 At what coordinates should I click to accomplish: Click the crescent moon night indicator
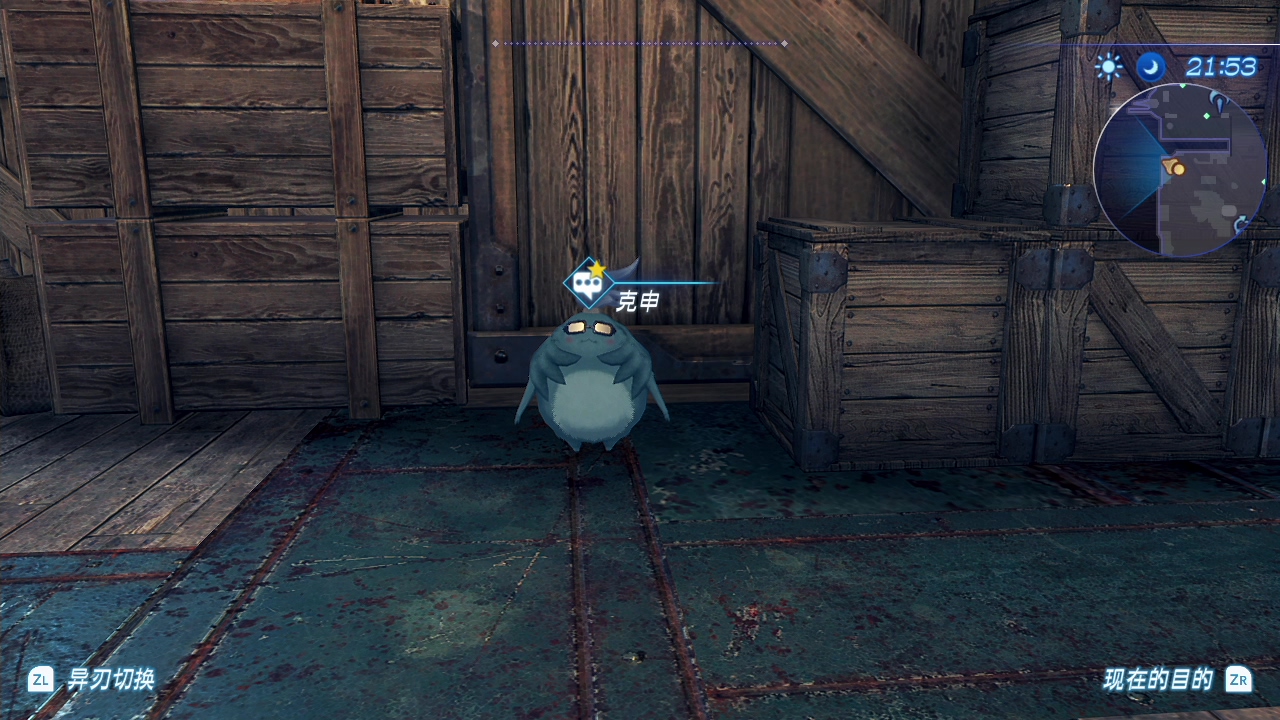click(1150, 67)
